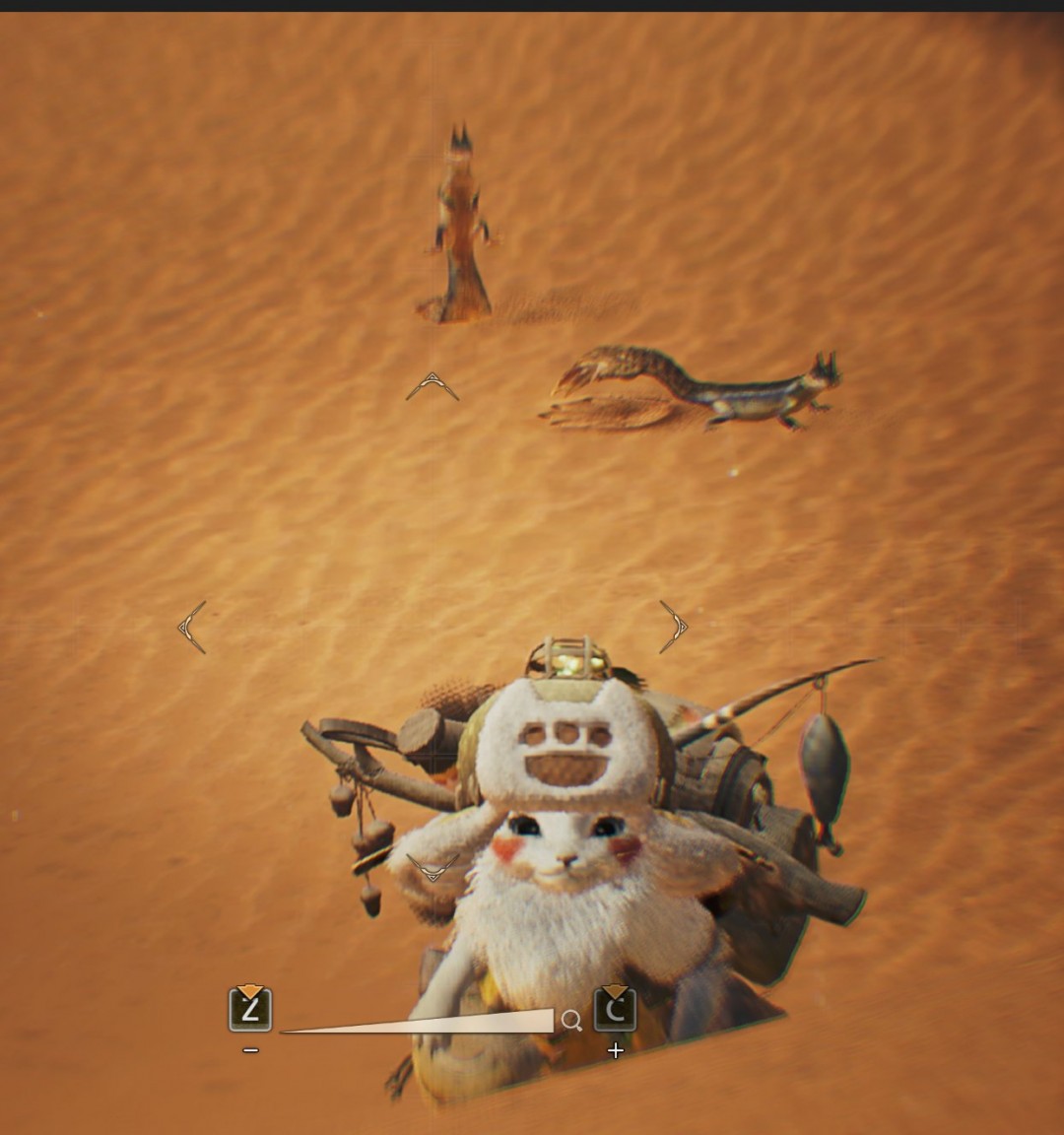
Task: Click the downward camera arrow
Action: coord(432,868)
